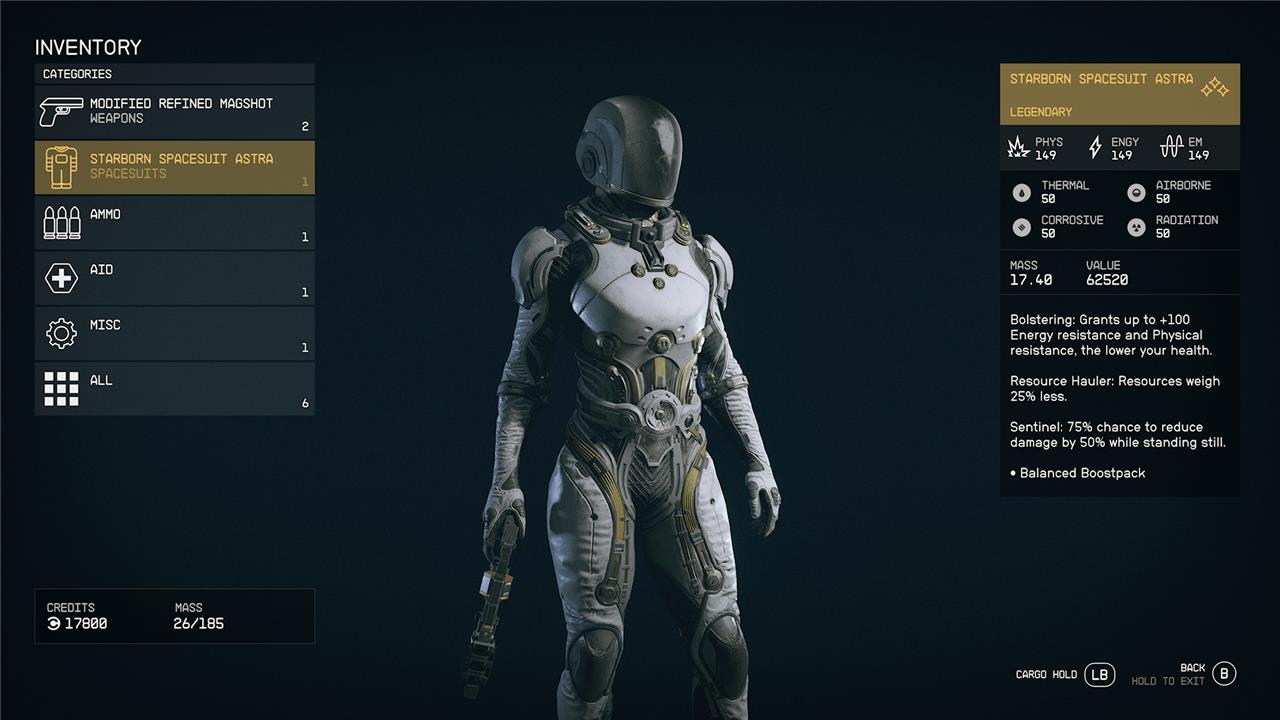Open the Ammo category
Image resolution: width=1280 pixels, height=720 pixels.
(175, 222)
